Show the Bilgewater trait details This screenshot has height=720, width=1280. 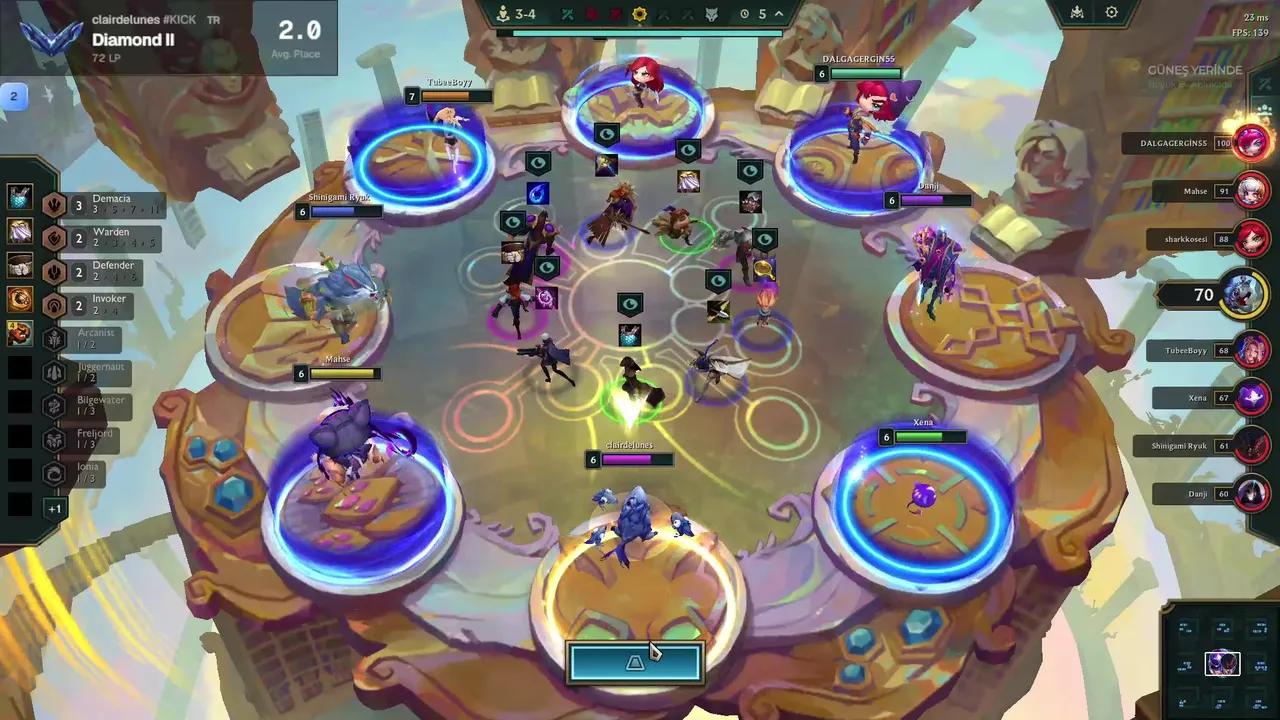pyautogui.click(x=98, y=406)
